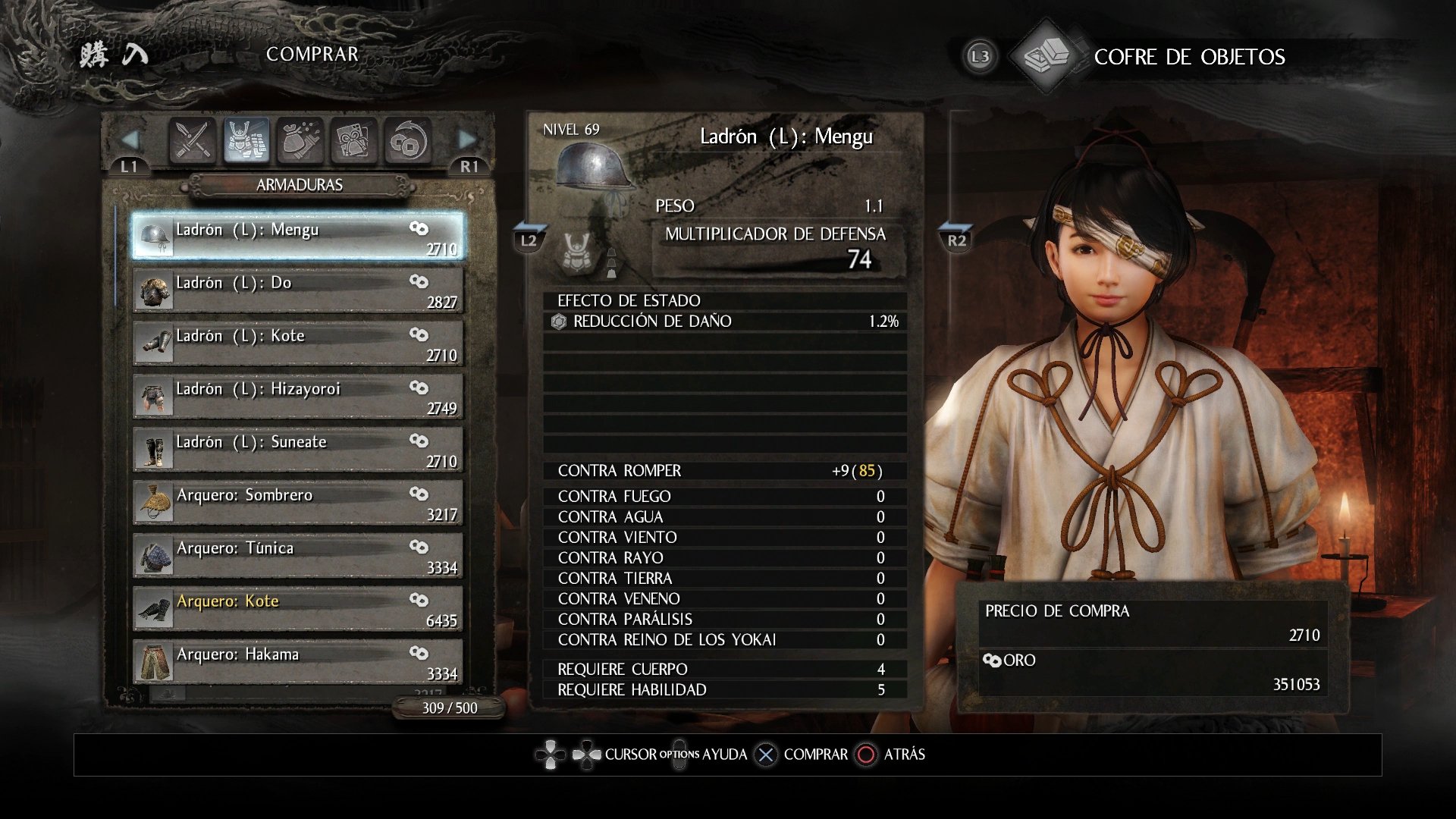Open the Cofre de Objetos storehouse

[x=1188, y=57]
